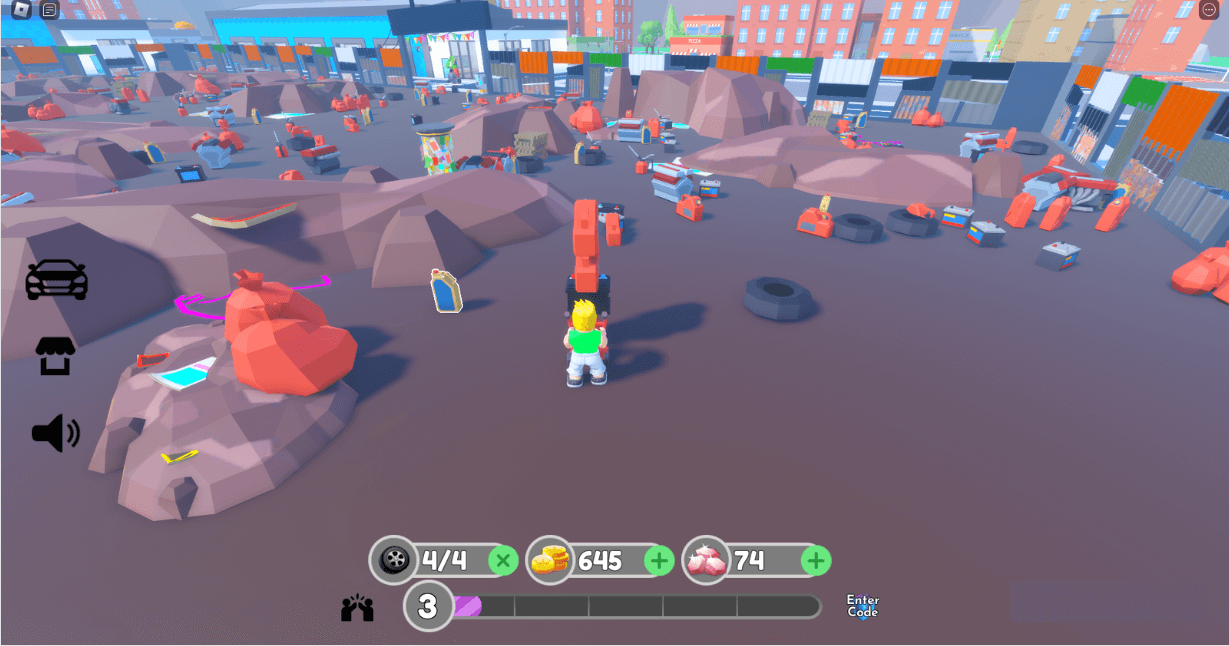Add more gold coins with the plus button
This screenshot has height=646, width=1229.
click(659, 561)
